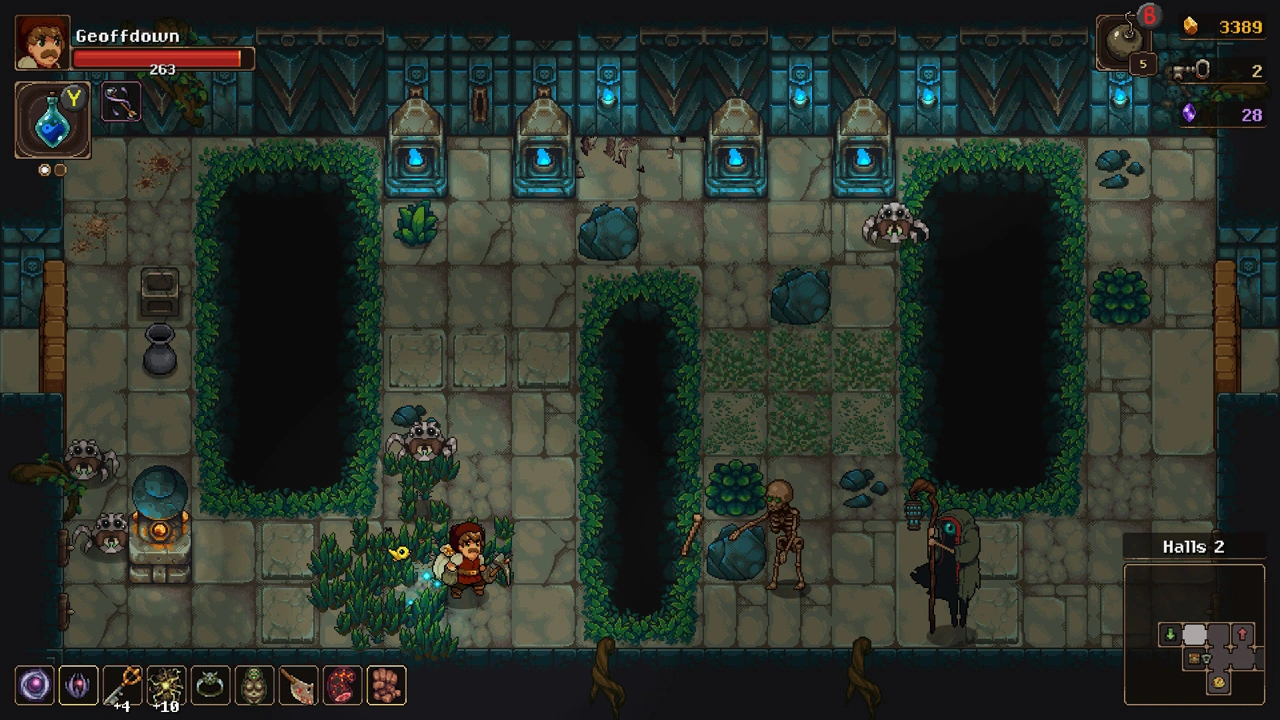Select the purple orb relic

point(35,685)
